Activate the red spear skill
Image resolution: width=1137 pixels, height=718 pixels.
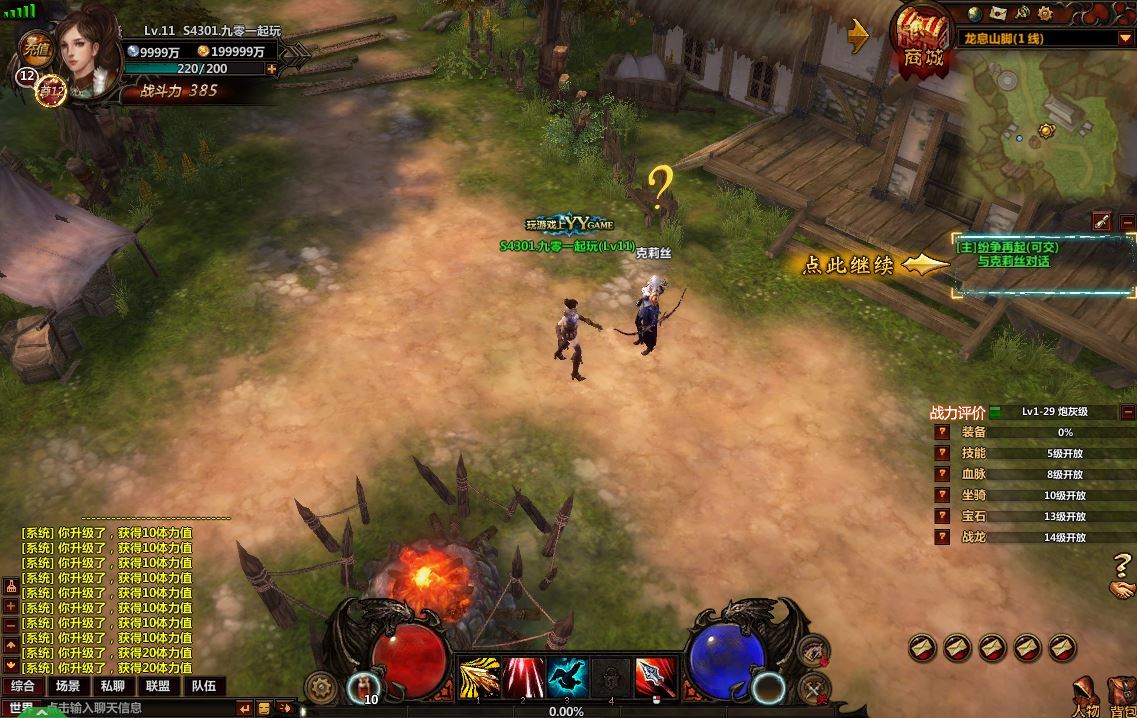coord(656,678)
